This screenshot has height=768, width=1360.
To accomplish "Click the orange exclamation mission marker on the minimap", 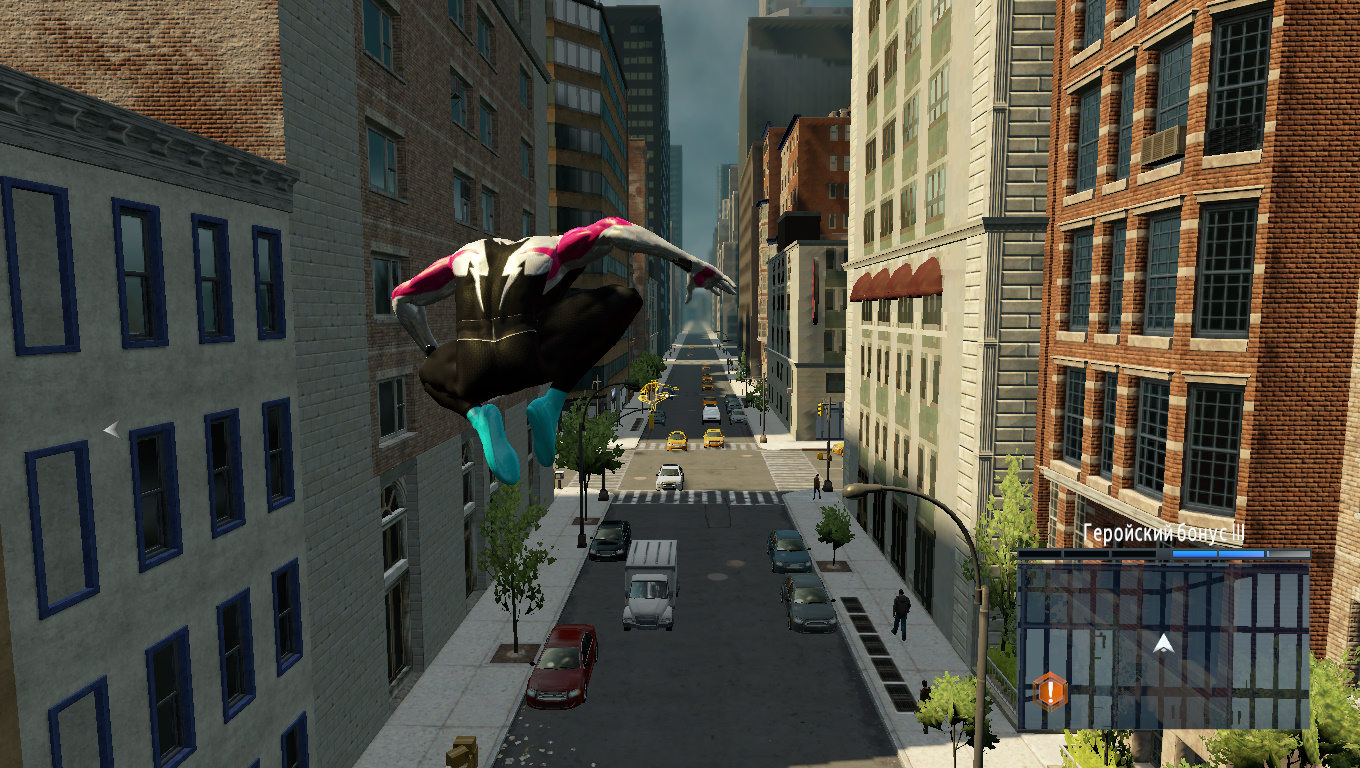I will [1050, 689].
